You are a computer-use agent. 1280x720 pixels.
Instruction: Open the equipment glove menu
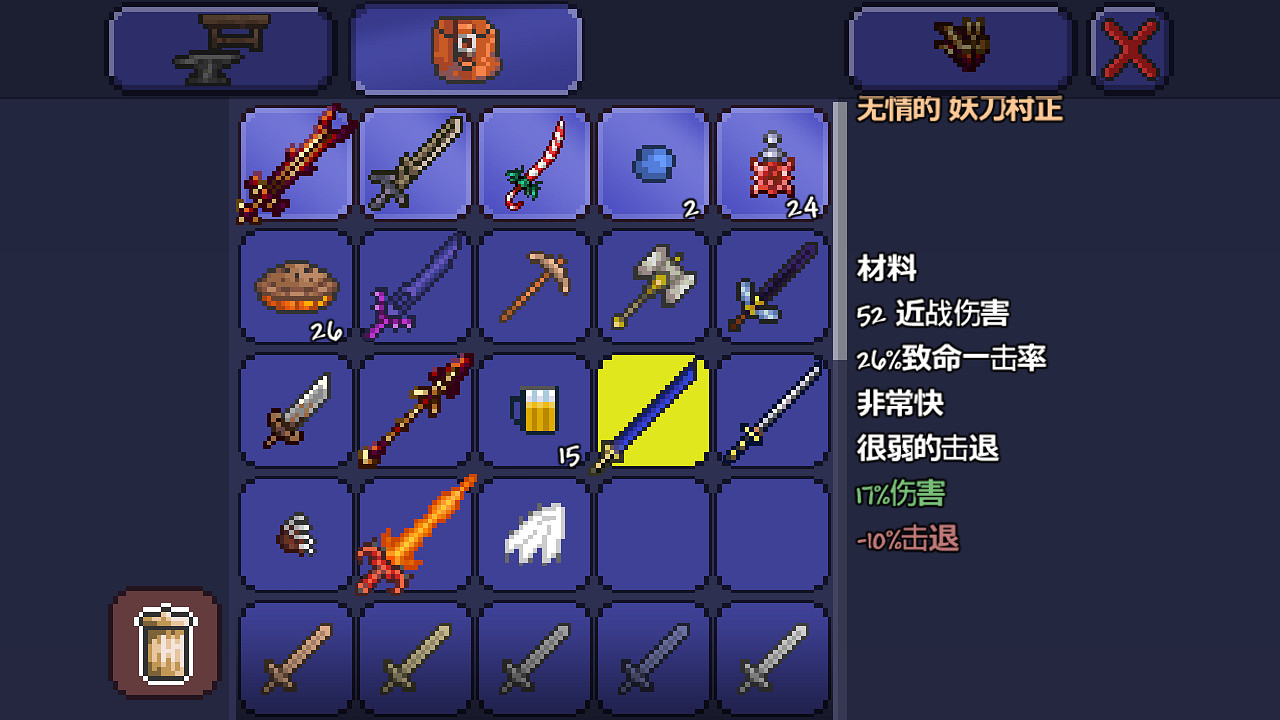point(960,47)
